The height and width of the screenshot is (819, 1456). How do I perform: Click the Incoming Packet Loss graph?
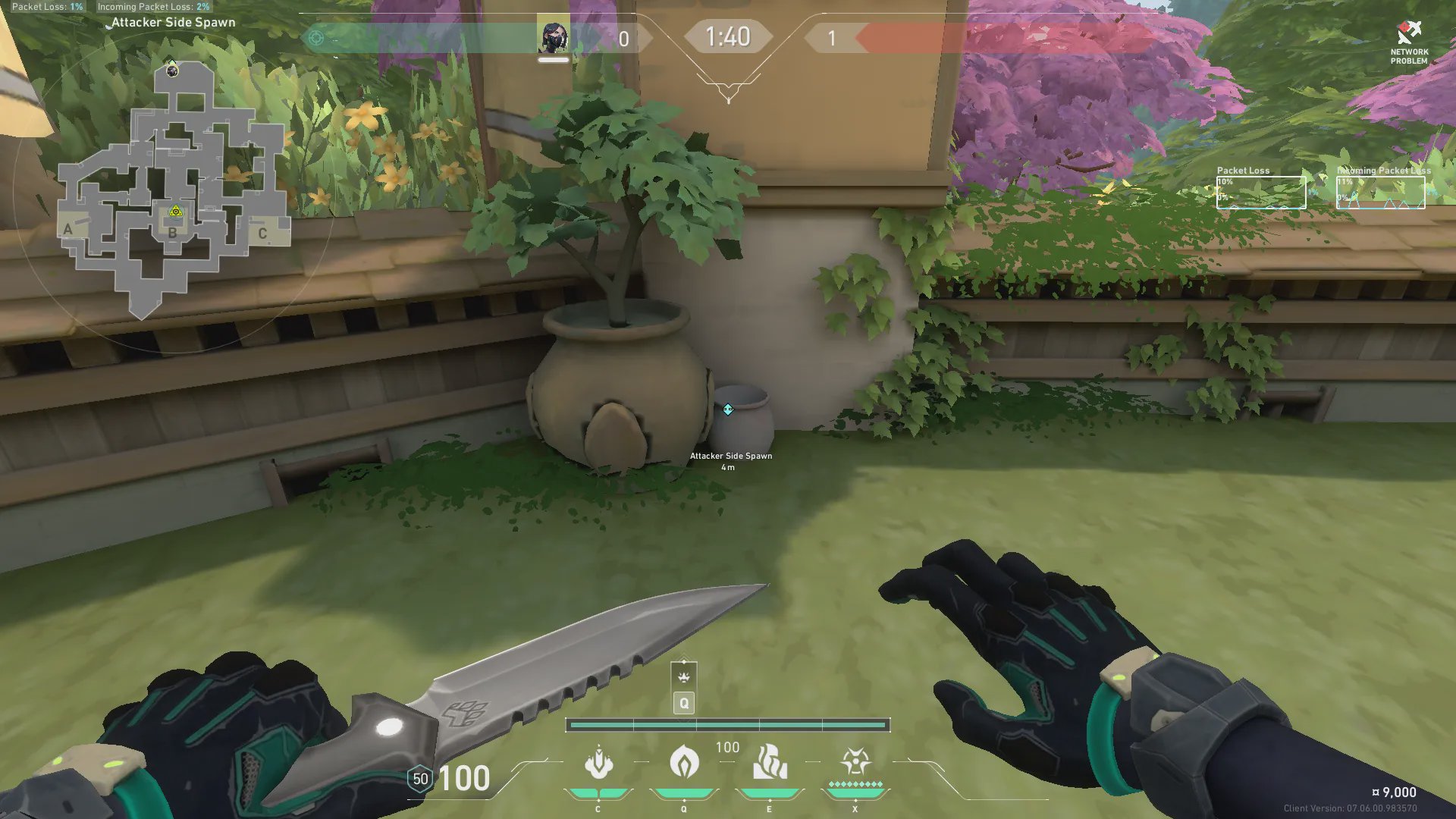[1380, 193]
